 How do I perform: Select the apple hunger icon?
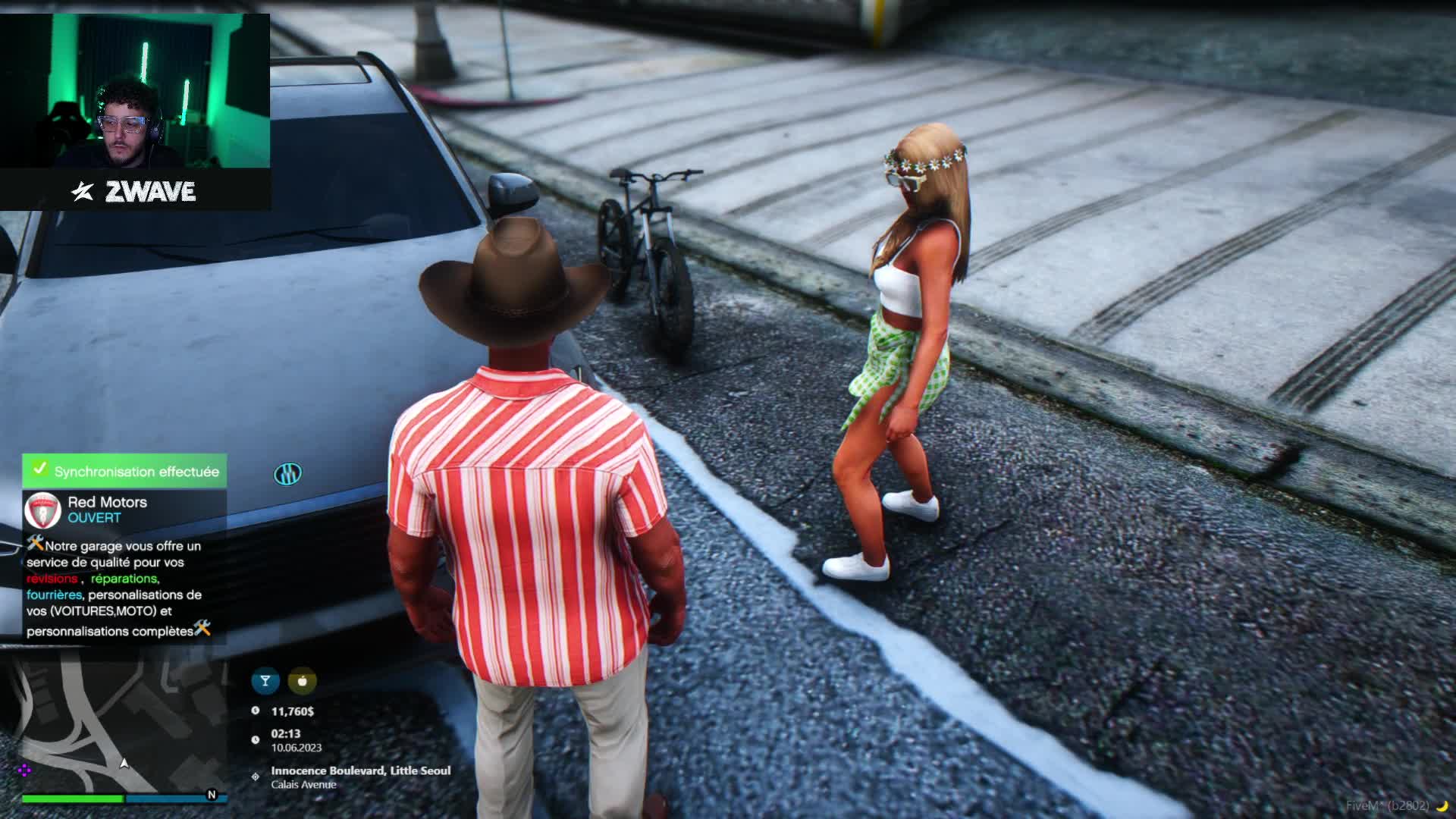(302, 681)
